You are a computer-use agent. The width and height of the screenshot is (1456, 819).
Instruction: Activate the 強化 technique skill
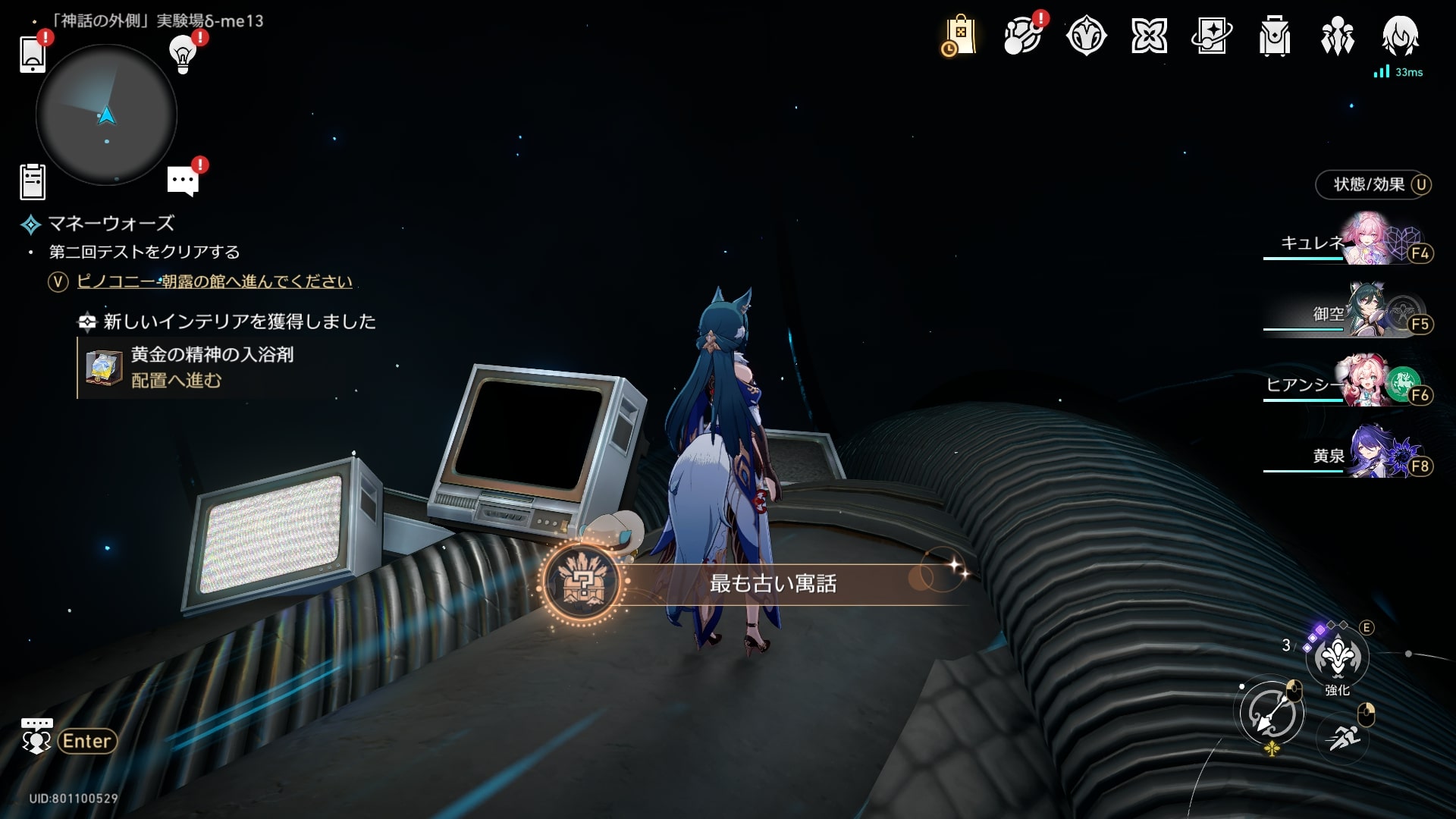[1337, 657]
